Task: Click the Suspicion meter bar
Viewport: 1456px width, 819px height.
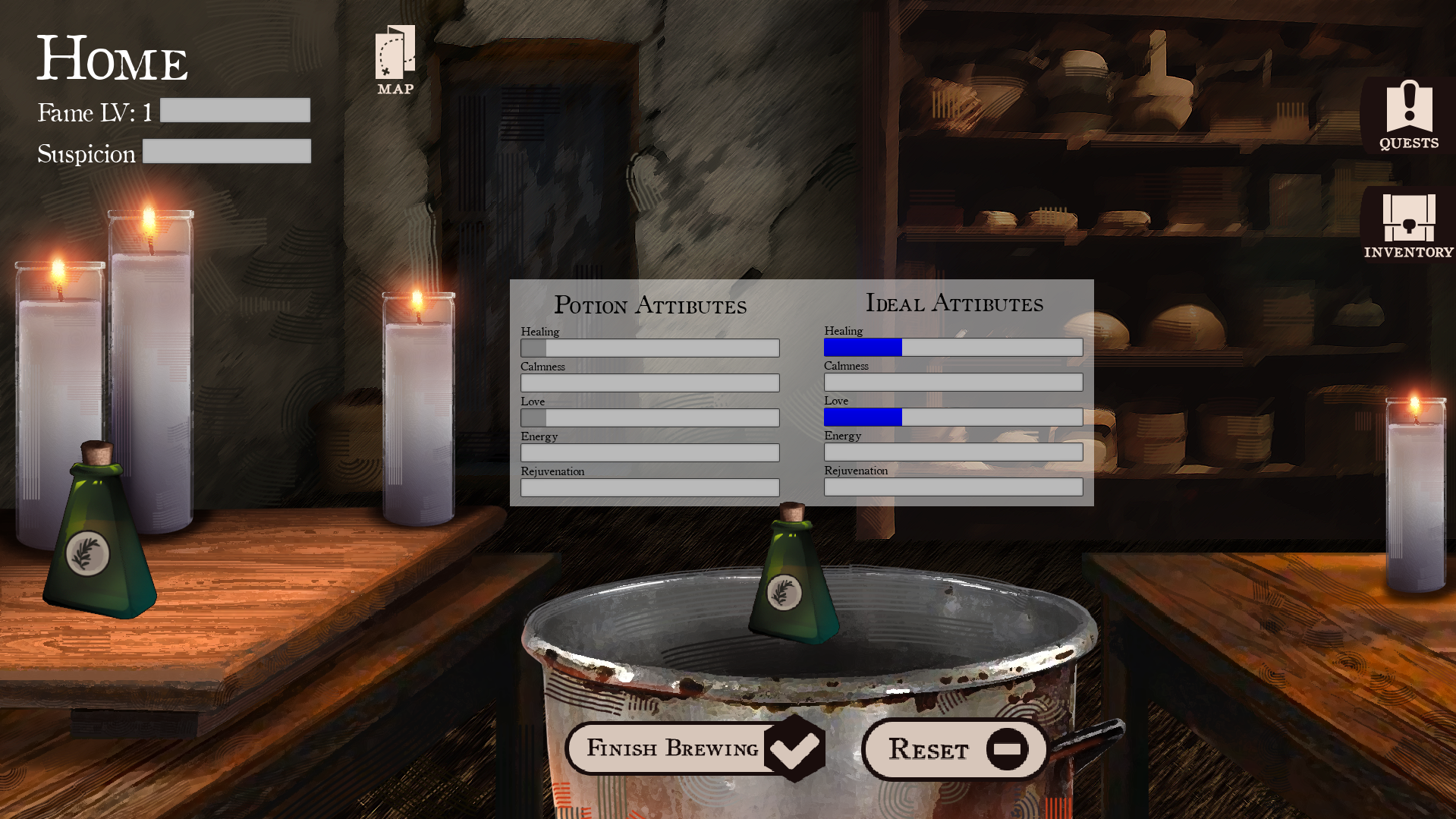Action: (x=226, y=151)
